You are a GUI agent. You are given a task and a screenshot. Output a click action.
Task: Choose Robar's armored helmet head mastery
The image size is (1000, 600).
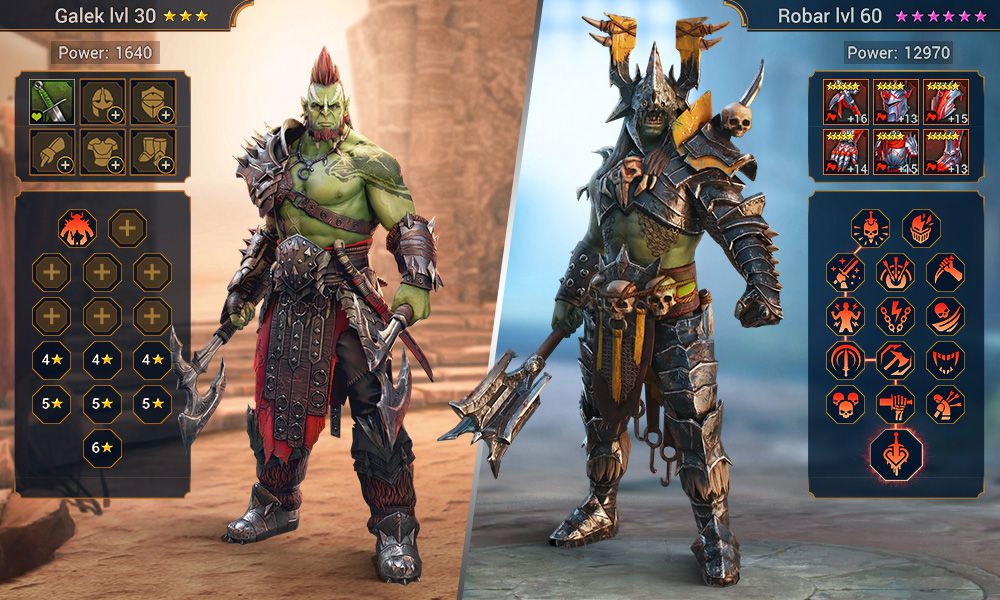tap(921, 229)
